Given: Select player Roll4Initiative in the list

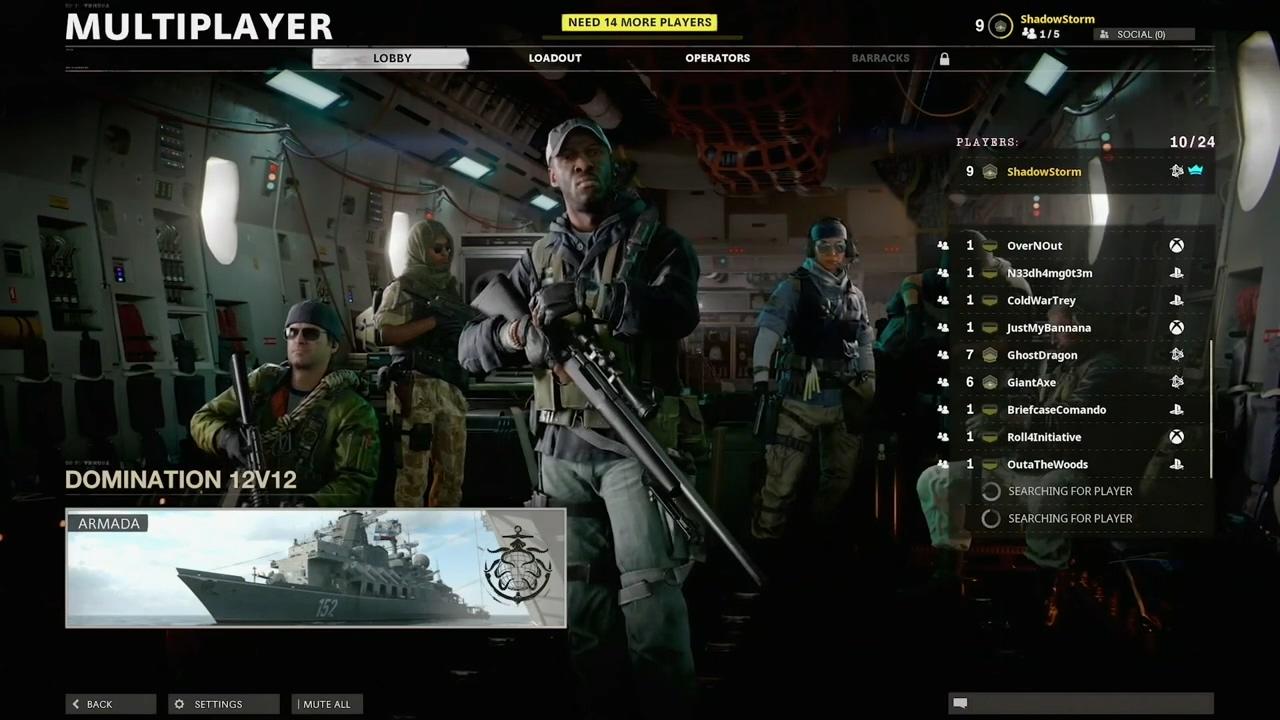Looking at the screenshot, I should click(x=1044, y=436).
